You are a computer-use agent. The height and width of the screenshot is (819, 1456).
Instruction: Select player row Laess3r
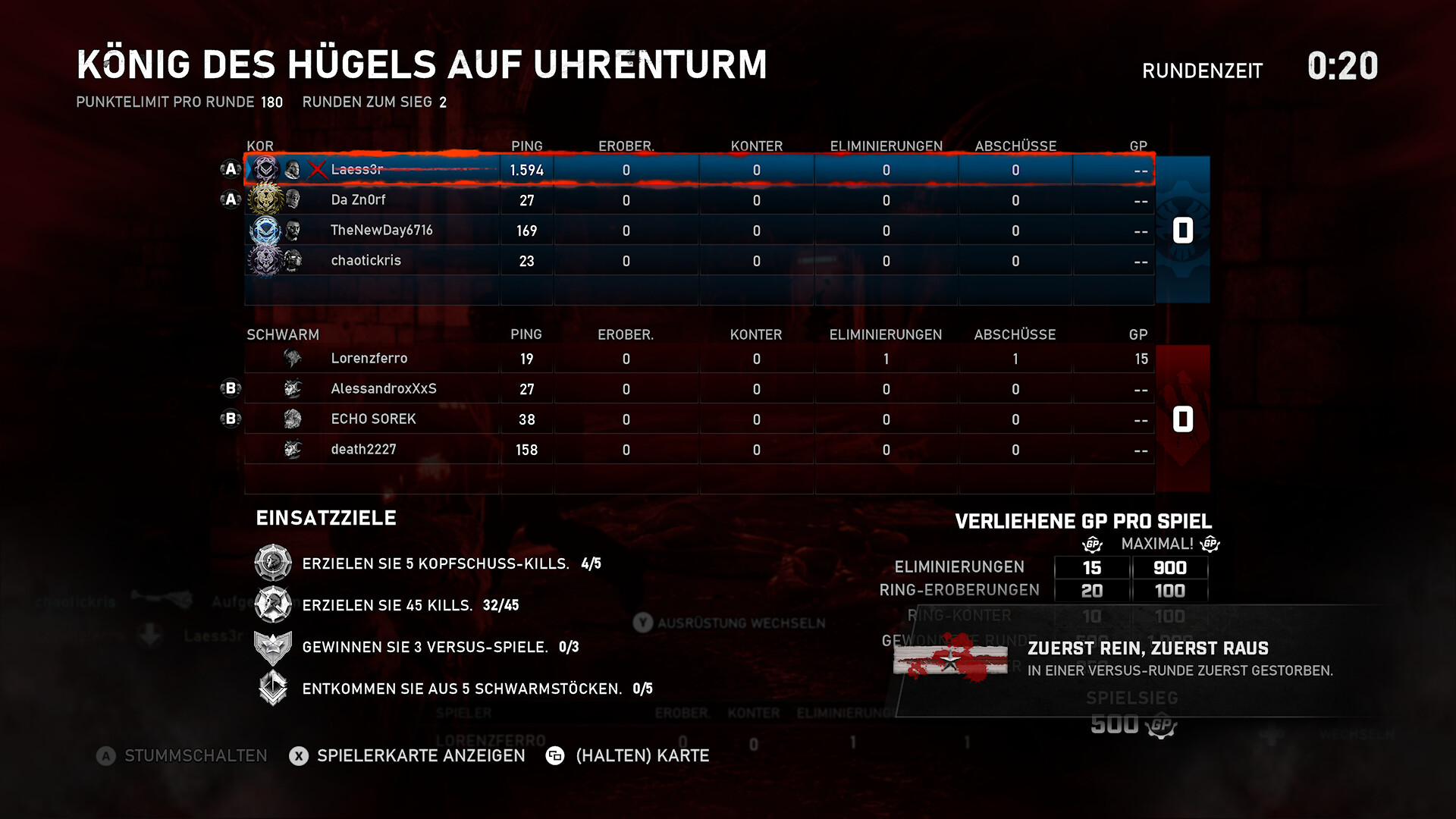pos(356,170)
